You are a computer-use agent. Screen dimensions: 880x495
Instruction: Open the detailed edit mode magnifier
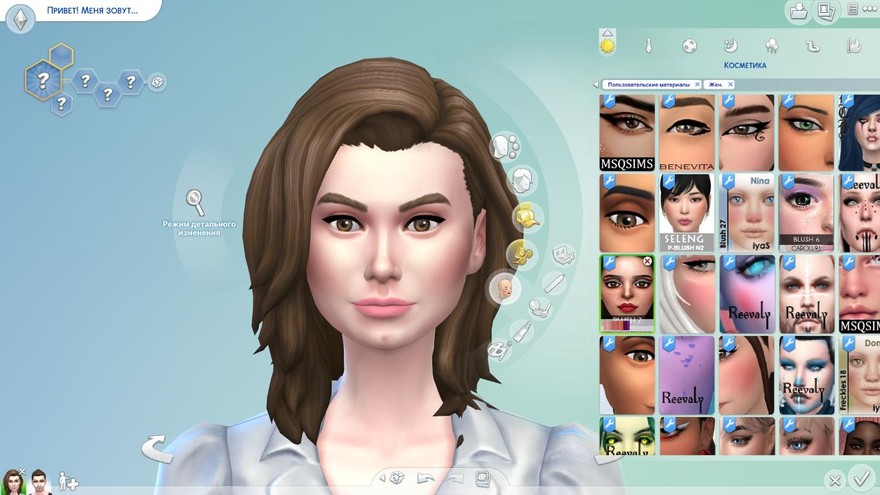point(195,202)
